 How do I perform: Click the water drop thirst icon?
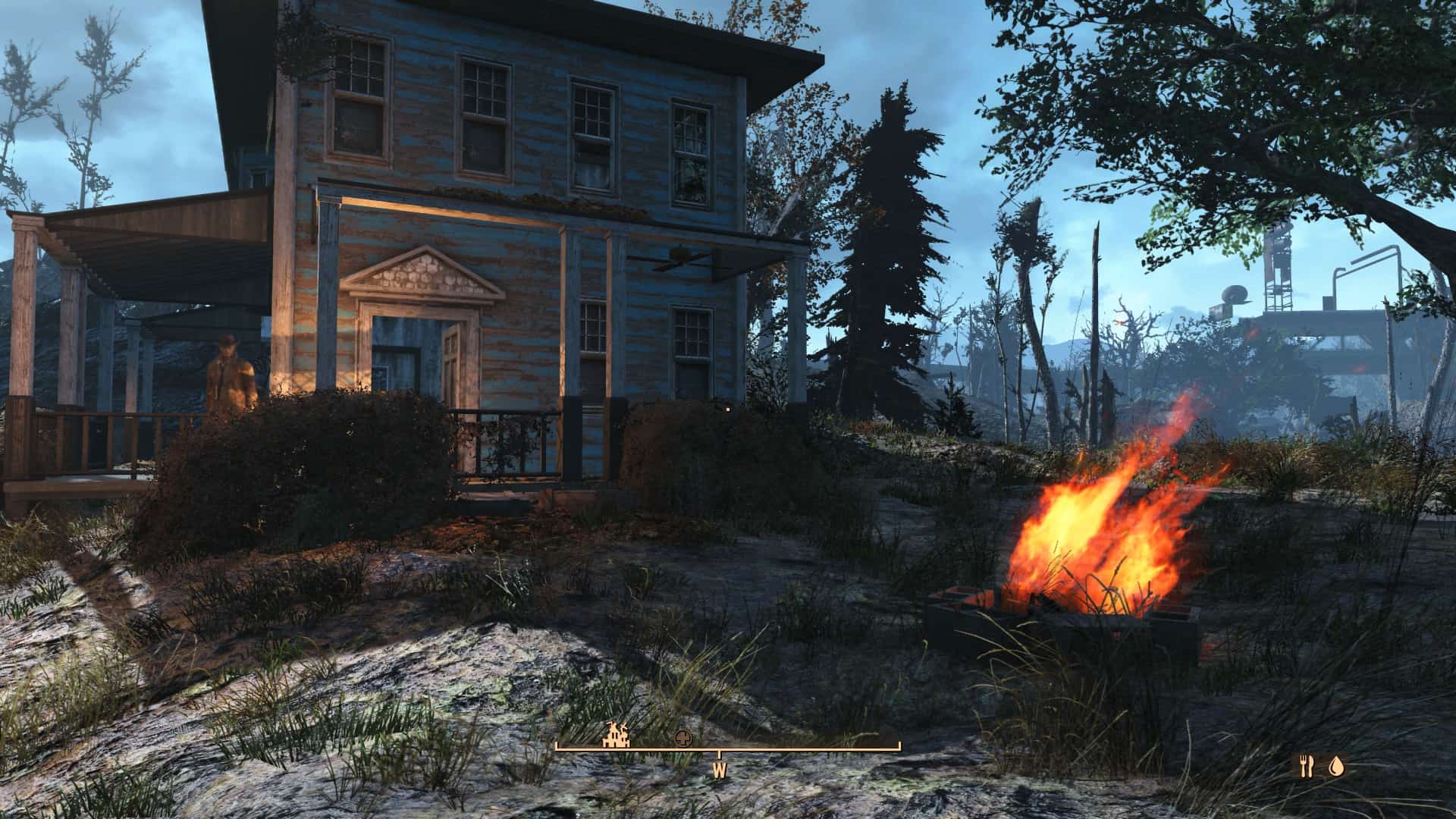point(1335,767)
